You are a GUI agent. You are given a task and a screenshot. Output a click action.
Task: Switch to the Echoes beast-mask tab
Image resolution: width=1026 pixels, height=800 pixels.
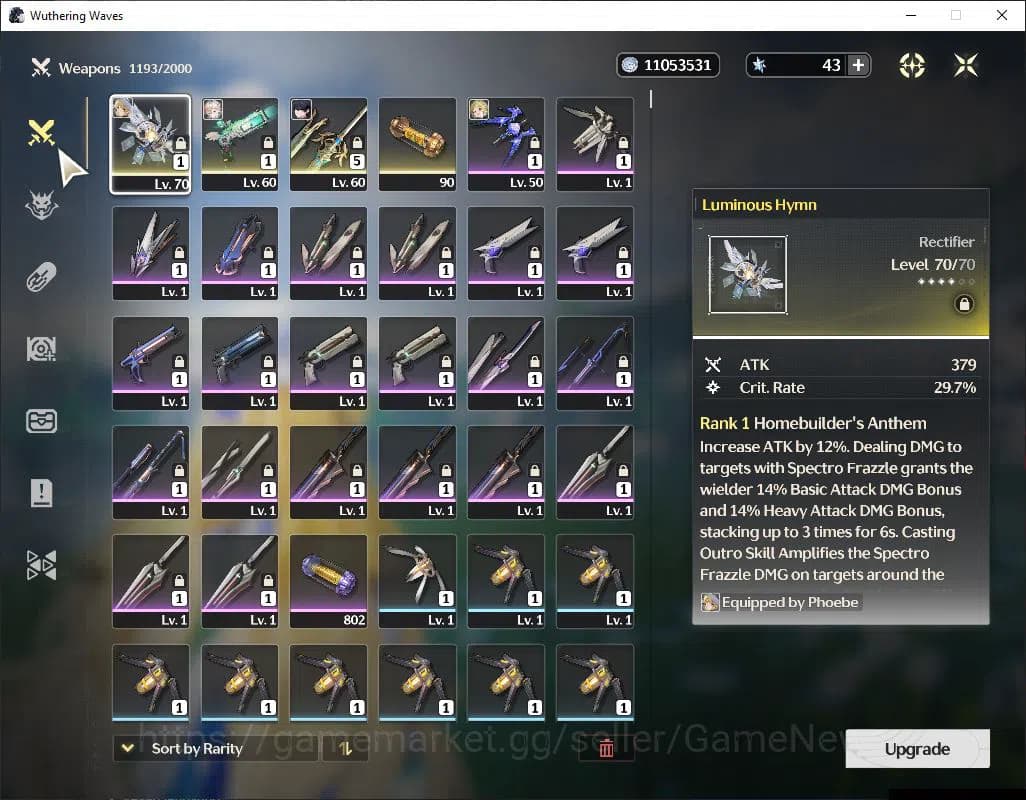pos(41,206)
